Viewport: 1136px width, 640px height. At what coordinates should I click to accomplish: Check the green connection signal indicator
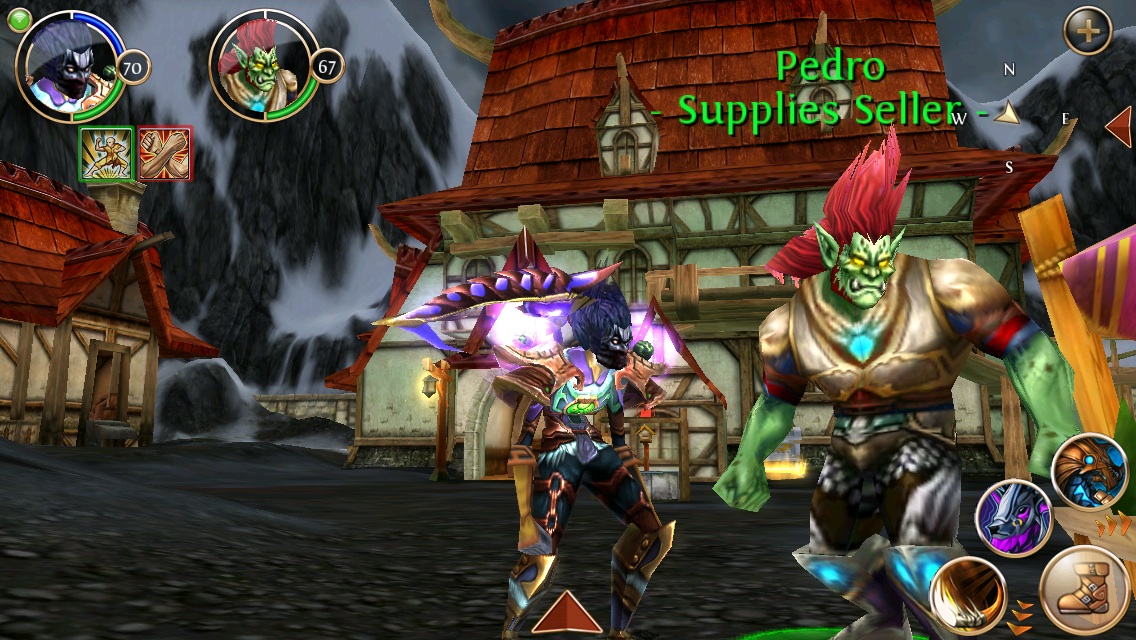20,20
